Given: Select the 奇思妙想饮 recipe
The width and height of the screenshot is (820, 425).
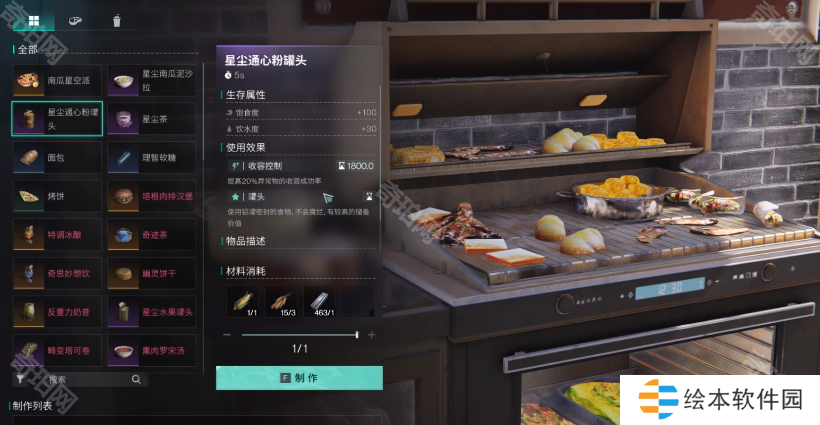Looking at the screenshot, I should (x=56, y=273).
